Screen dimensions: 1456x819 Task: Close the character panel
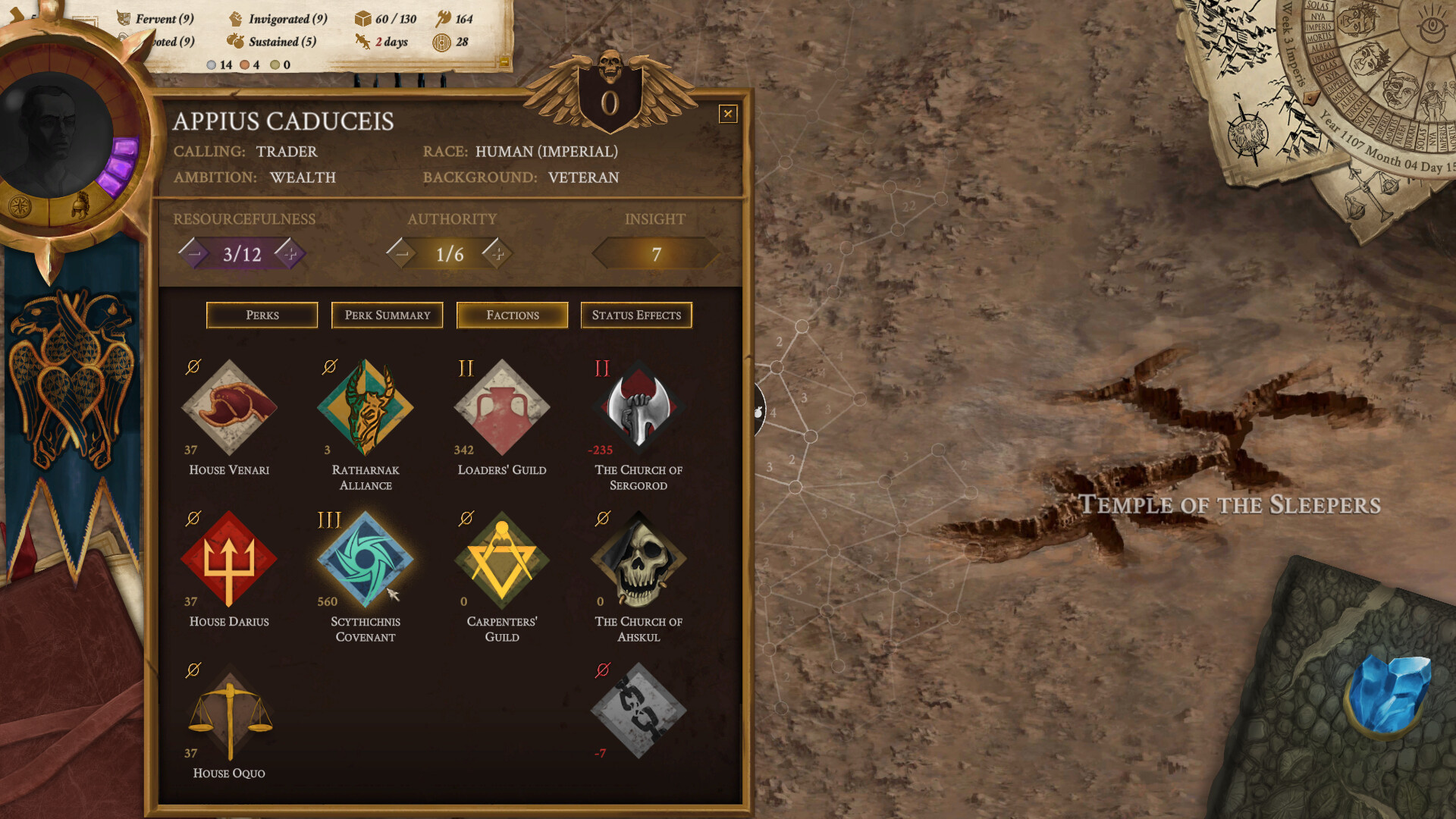pyautogui.click(x=728, y=114)
